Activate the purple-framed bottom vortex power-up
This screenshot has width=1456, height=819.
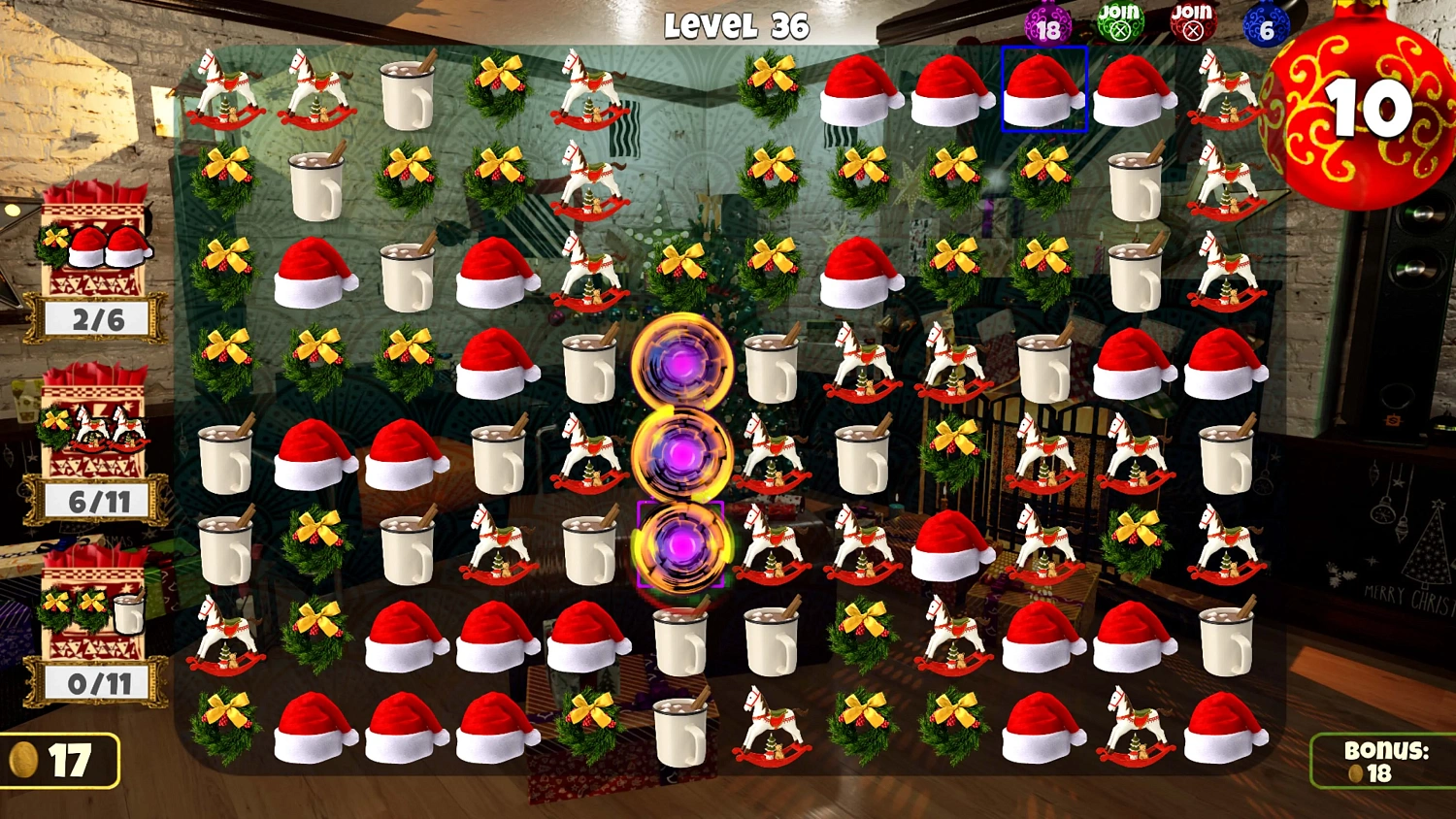tap(681, 543)
